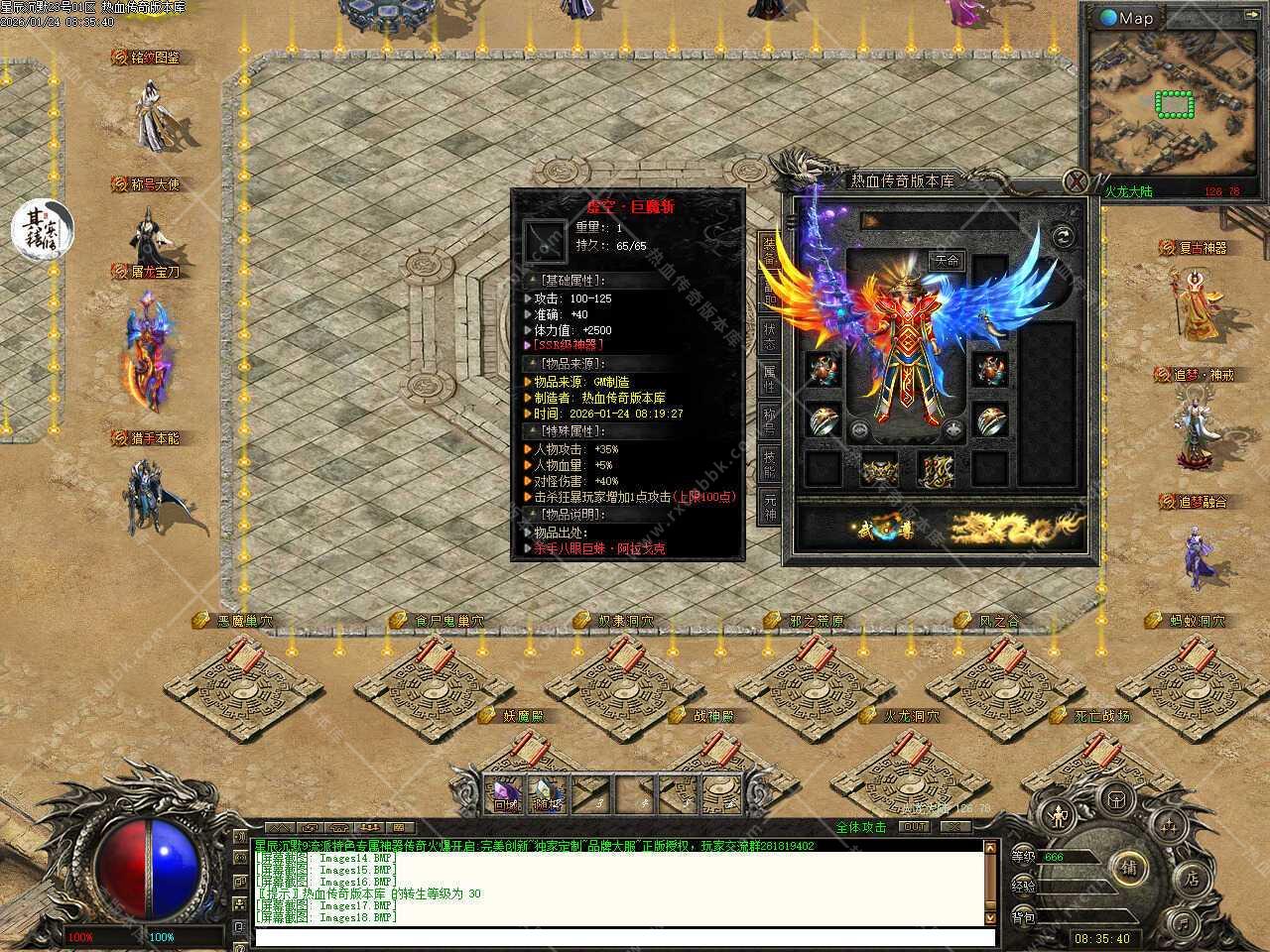This screenshot has height=952, width=1270.
Task: Click the circular refresh arrow button
Action: click(1061, 236)
